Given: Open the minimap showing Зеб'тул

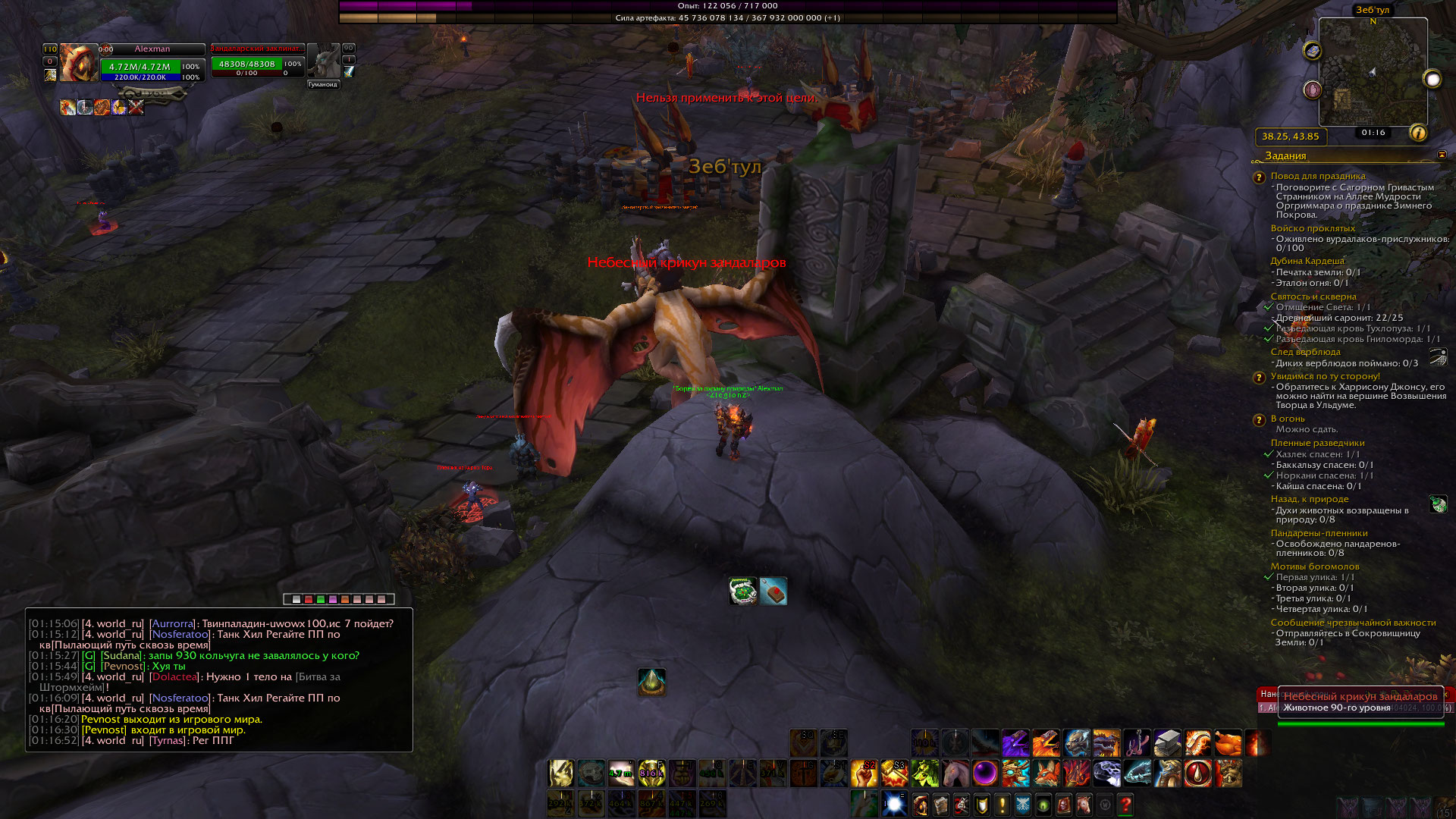Looking at the screenshot, I should (x=1373, y=72).
